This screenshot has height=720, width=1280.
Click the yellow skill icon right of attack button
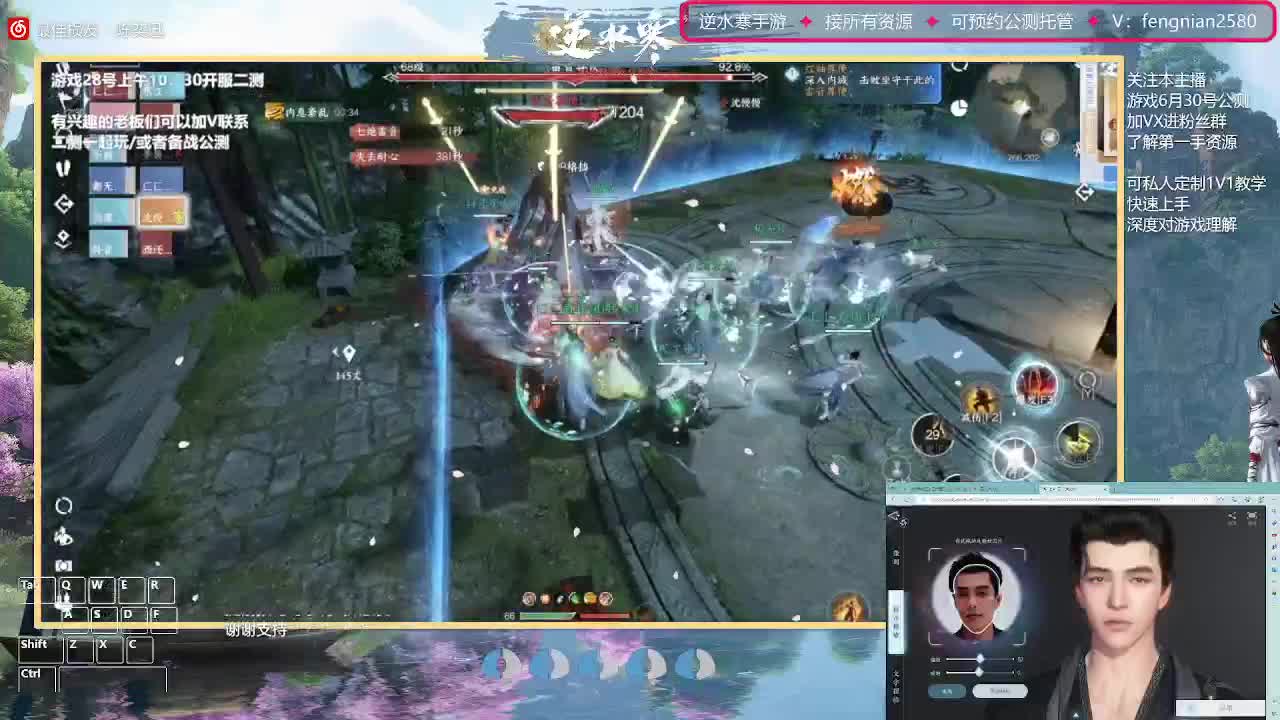[x=1079, y=442]
